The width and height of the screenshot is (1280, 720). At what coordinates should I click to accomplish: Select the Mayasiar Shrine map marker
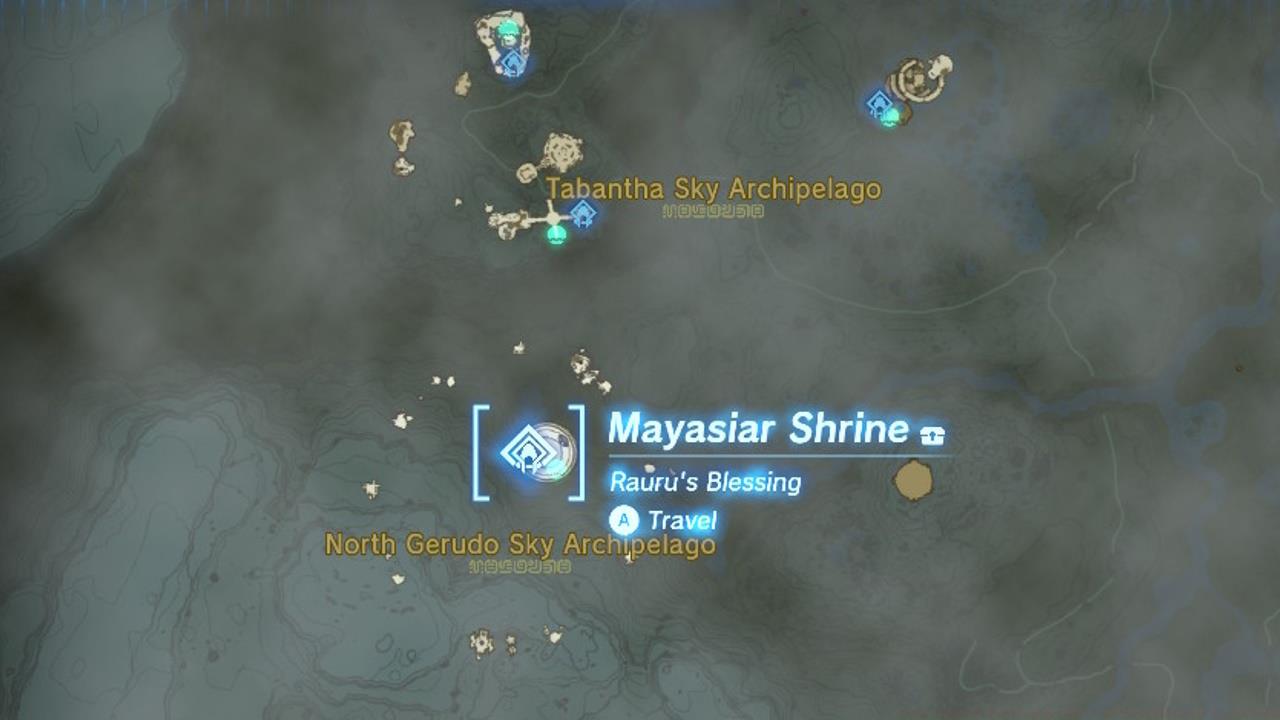(x=530, y=453)
